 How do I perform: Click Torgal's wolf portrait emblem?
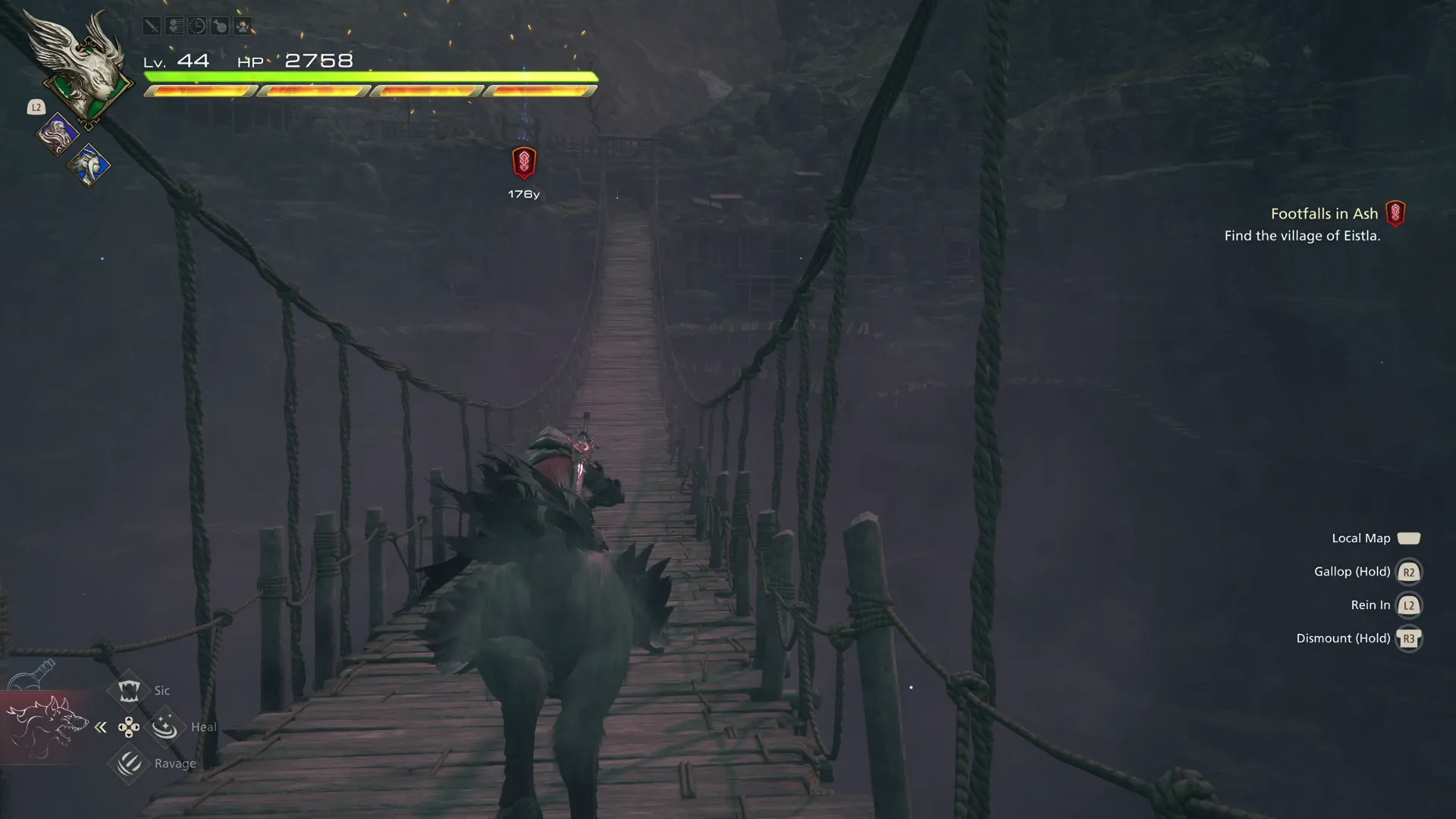pos(48,726)
